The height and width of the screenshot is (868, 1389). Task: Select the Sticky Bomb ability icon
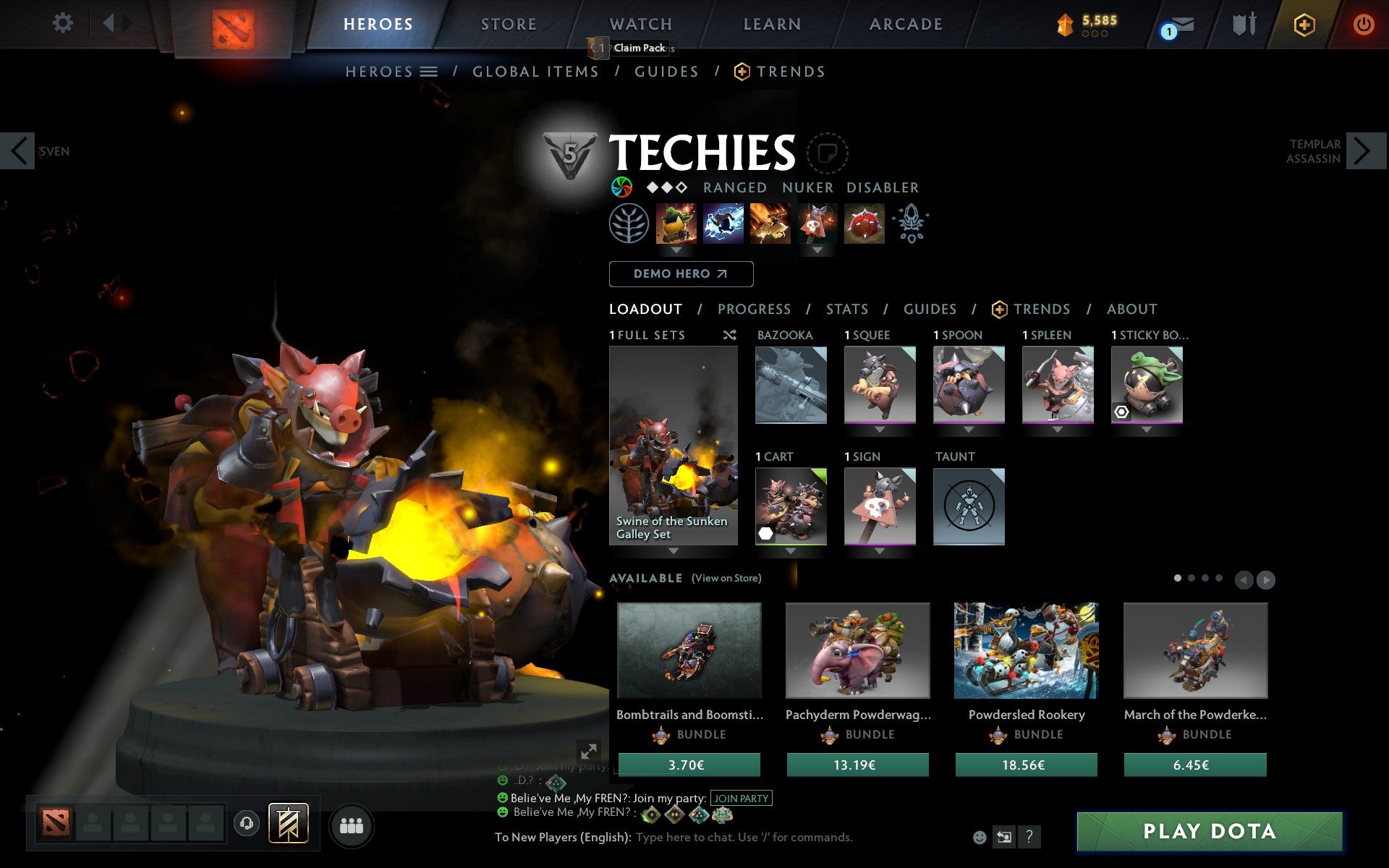675,224
